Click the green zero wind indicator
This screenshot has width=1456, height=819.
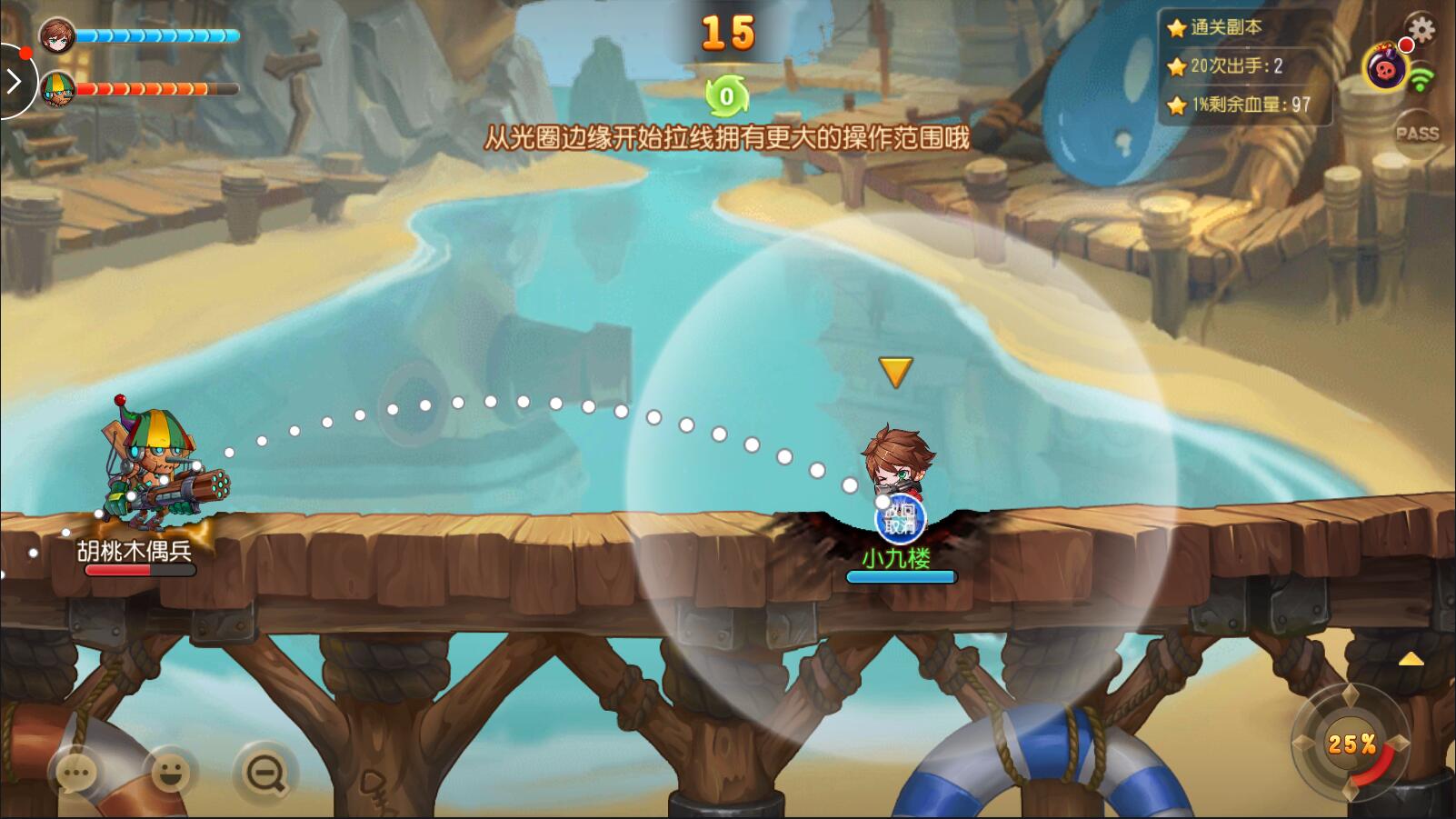(x=726, y=96)
